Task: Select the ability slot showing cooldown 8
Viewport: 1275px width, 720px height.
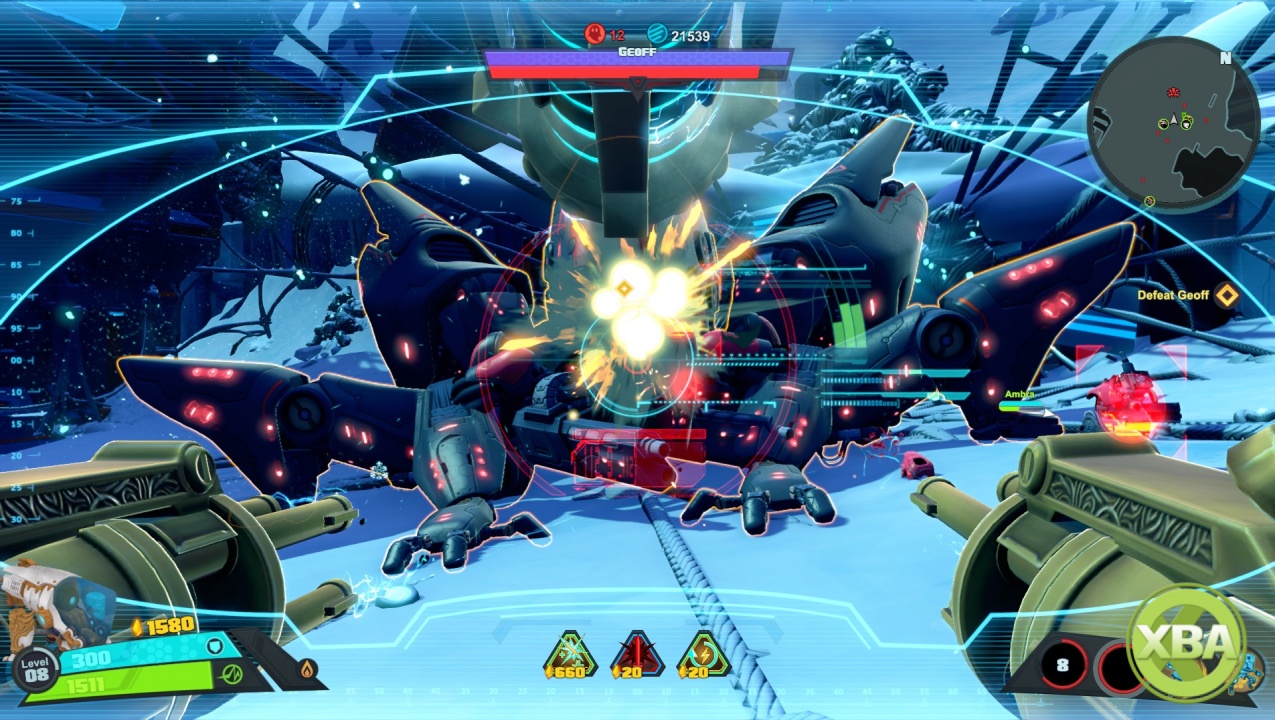Action: [1063, 665]
